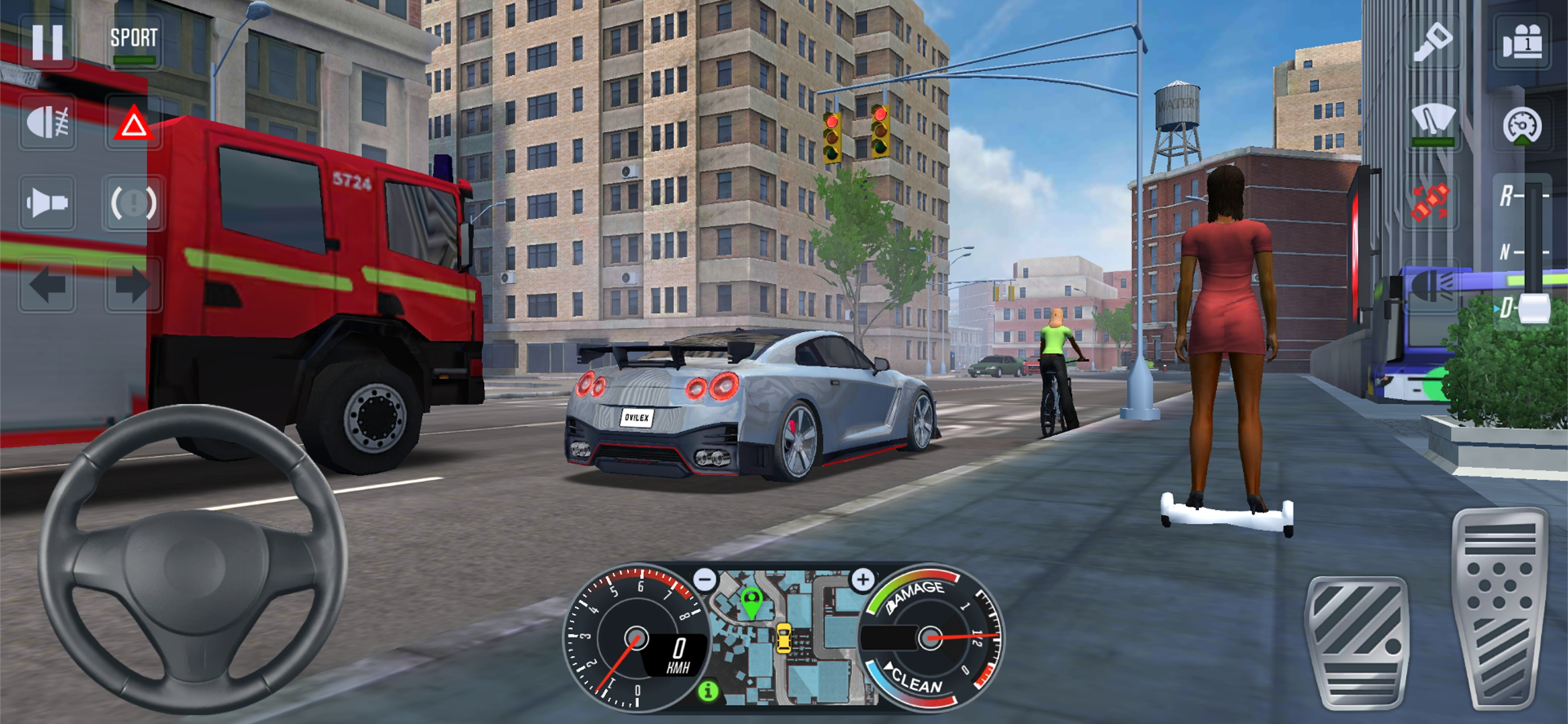This screenshot has width=1568, height=724.
Task: Engage the parking brake button
Action: 134,203
